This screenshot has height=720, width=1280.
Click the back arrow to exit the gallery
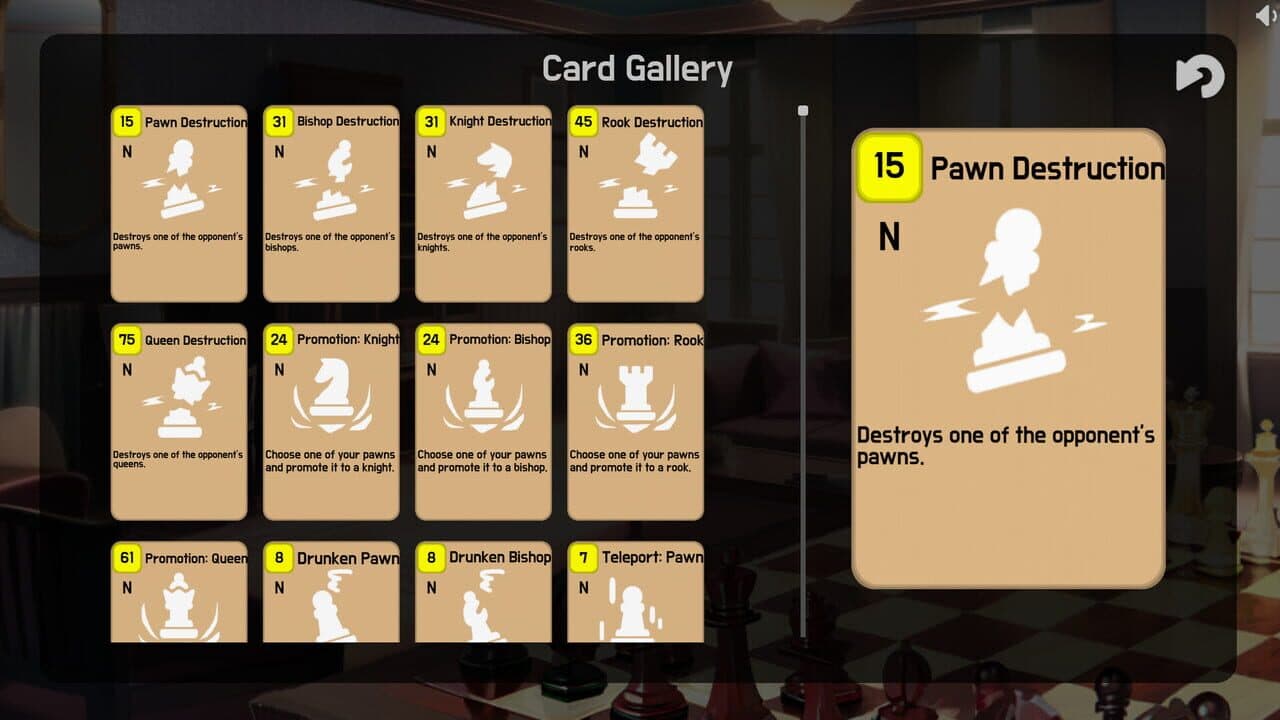[x=1202, y=74]
